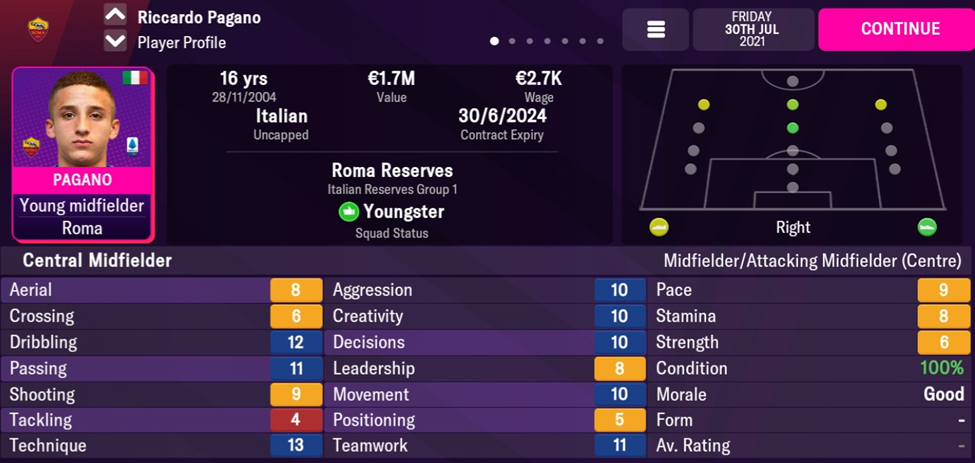Switch to the last profile page dot
The height and width of the screenshot is (463, 975).
tap(600, 42)
